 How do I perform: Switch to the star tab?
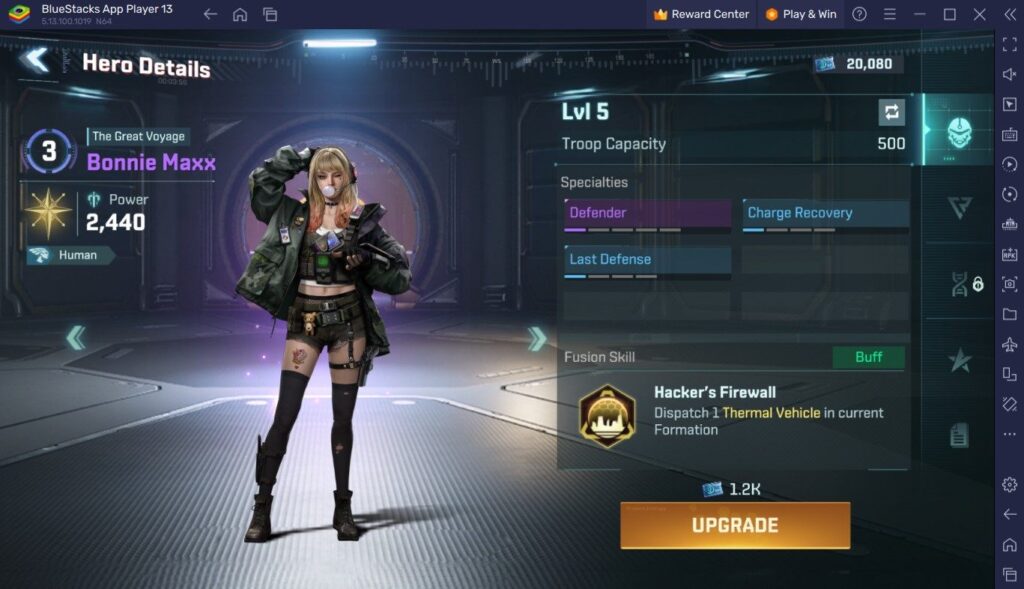pos(959,360)
